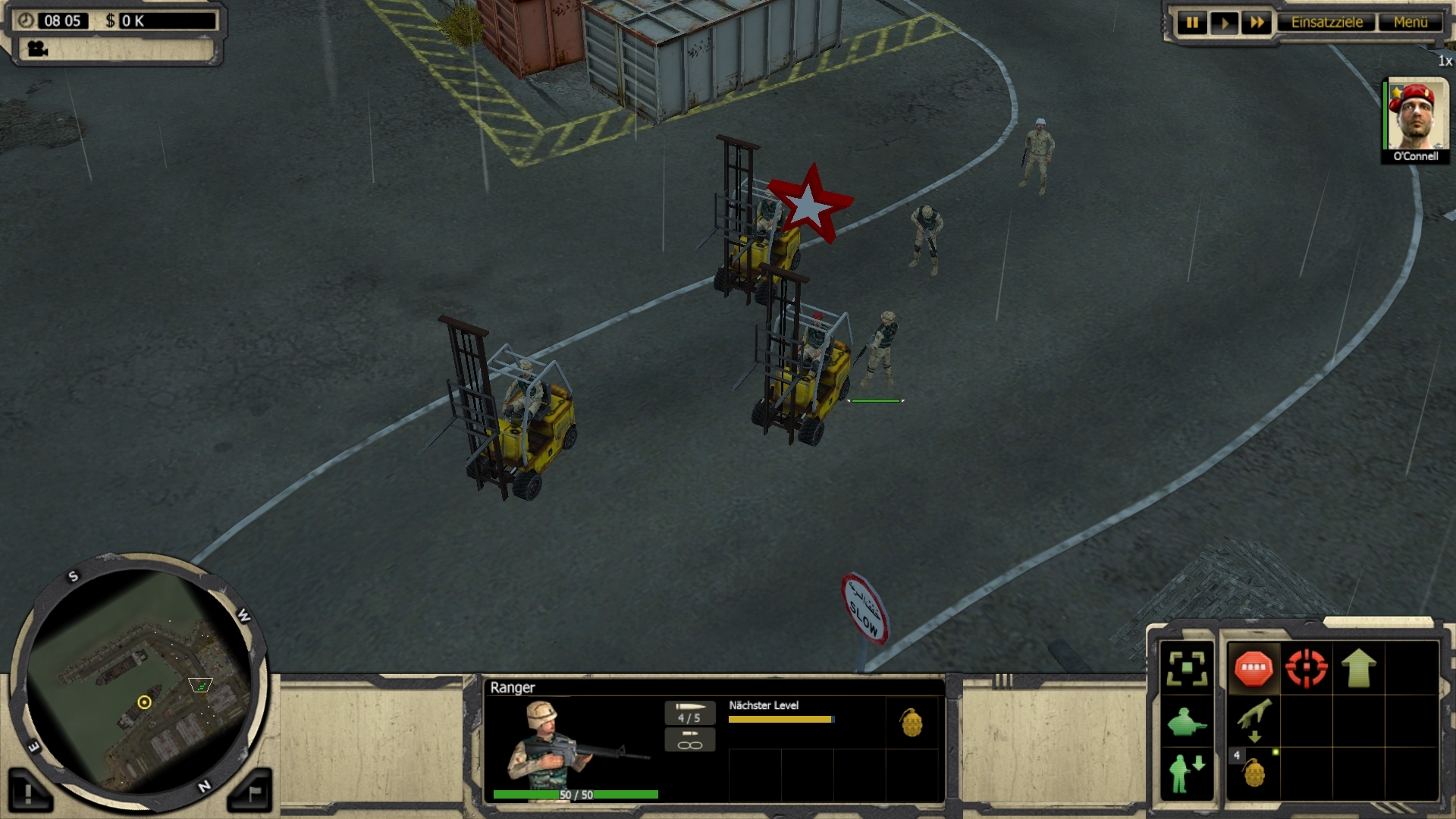Activate fast-forward speed
The image size is (1456, 819).
[x=1257, y=23]
